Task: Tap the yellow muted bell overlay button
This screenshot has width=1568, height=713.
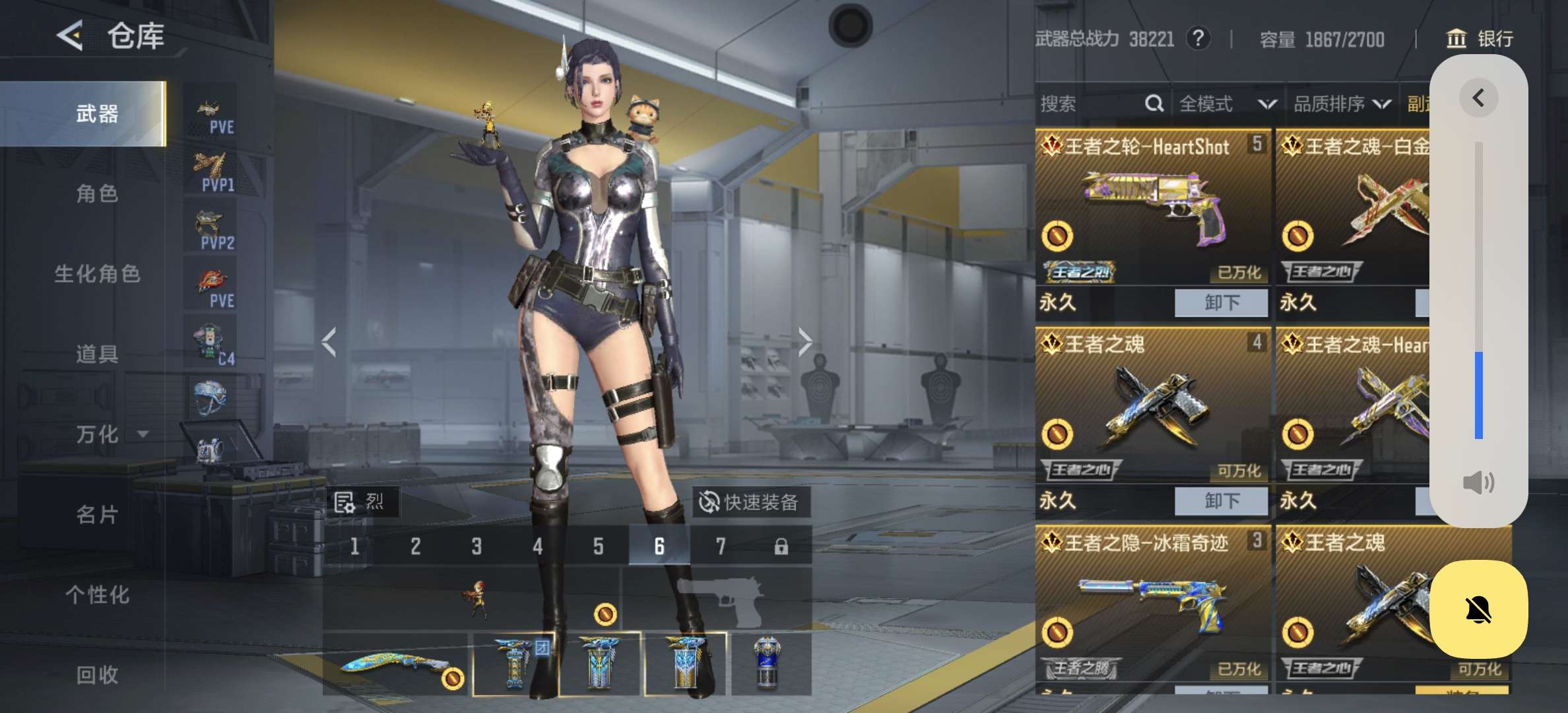Action: [x=1478, y=609]
